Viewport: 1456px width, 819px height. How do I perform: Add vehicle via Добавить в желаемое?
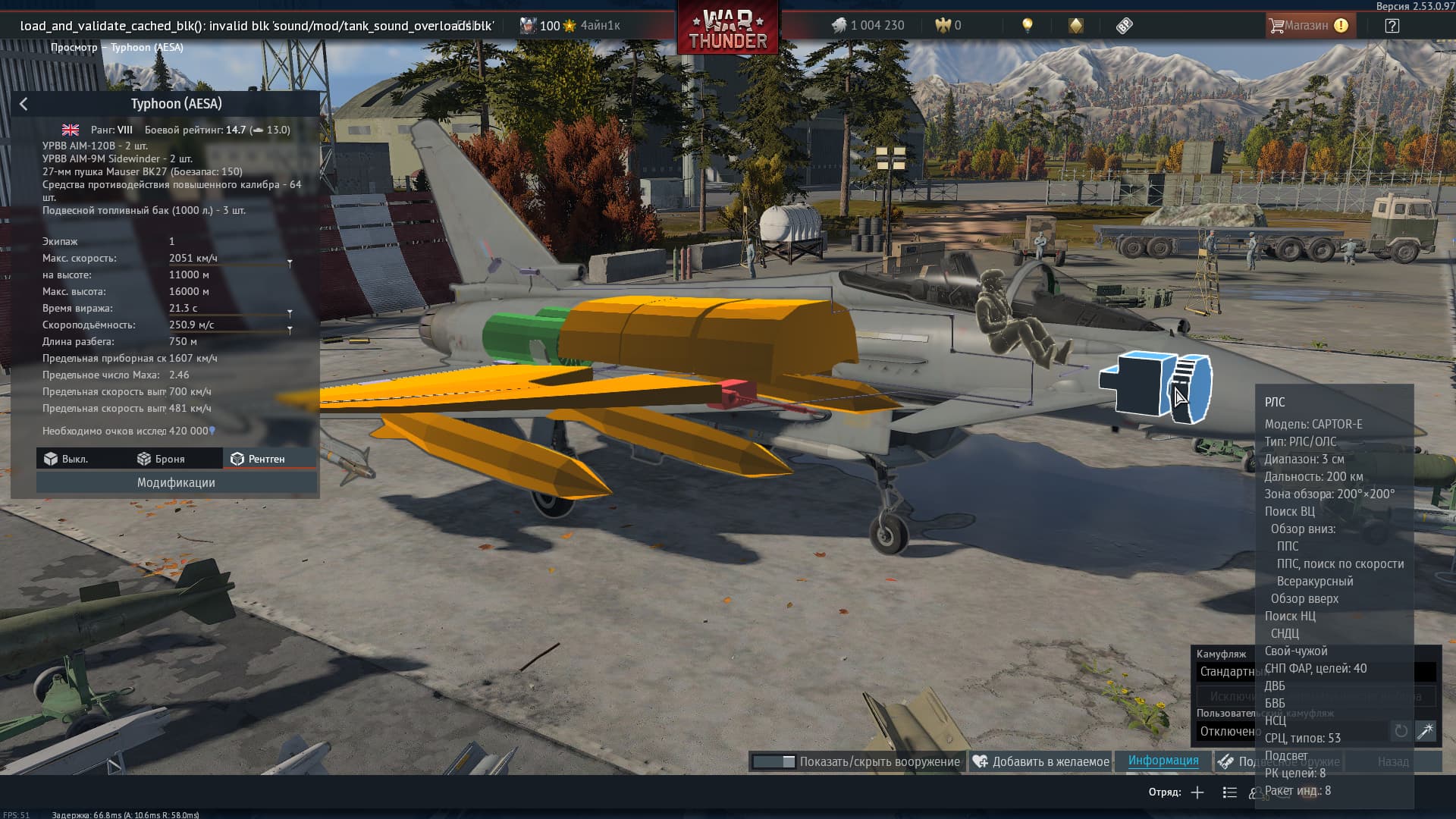[x=1041, y=761]
